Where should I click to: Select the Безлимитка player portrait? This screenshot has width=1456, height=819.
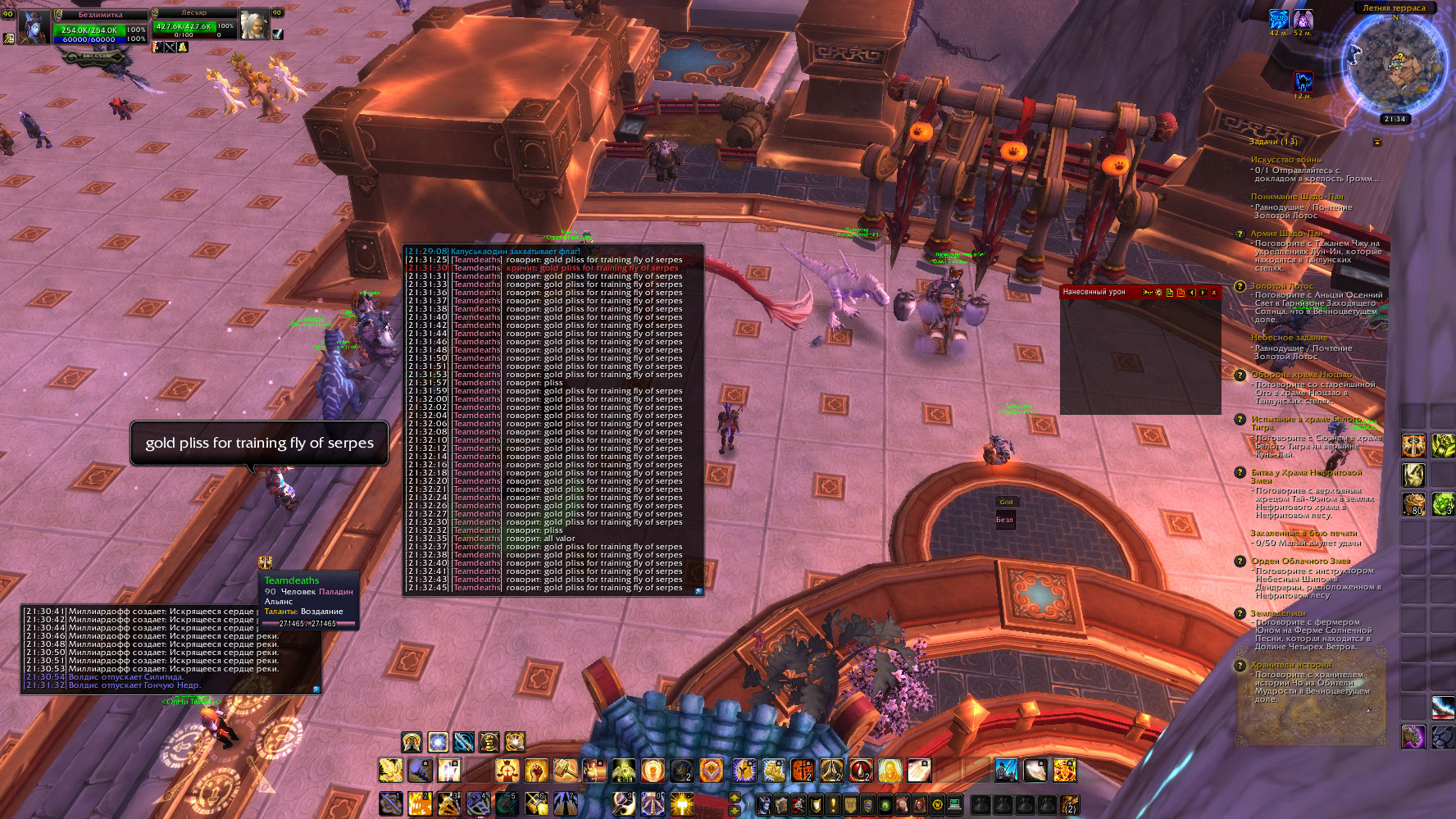[x=34, y=29]
